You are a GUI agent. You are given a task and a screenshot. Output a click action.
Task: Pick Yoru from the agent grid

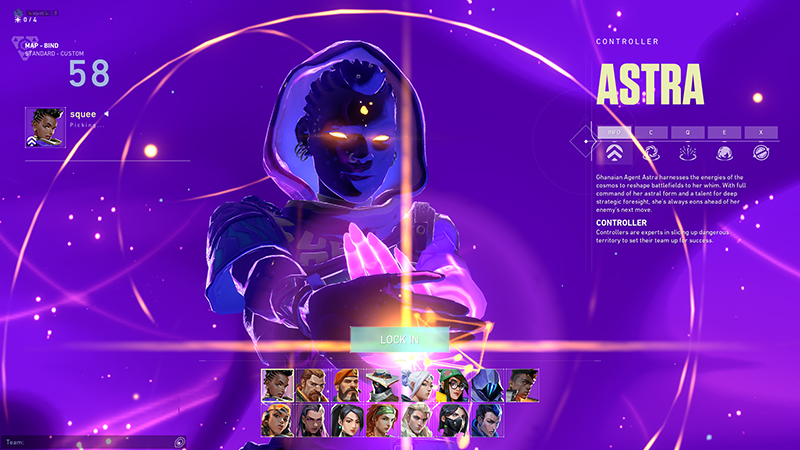(x=487, y=420)
